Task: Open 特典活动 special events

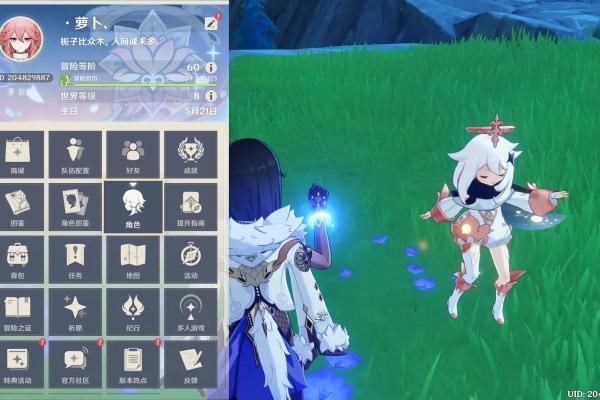Action: 18,362
